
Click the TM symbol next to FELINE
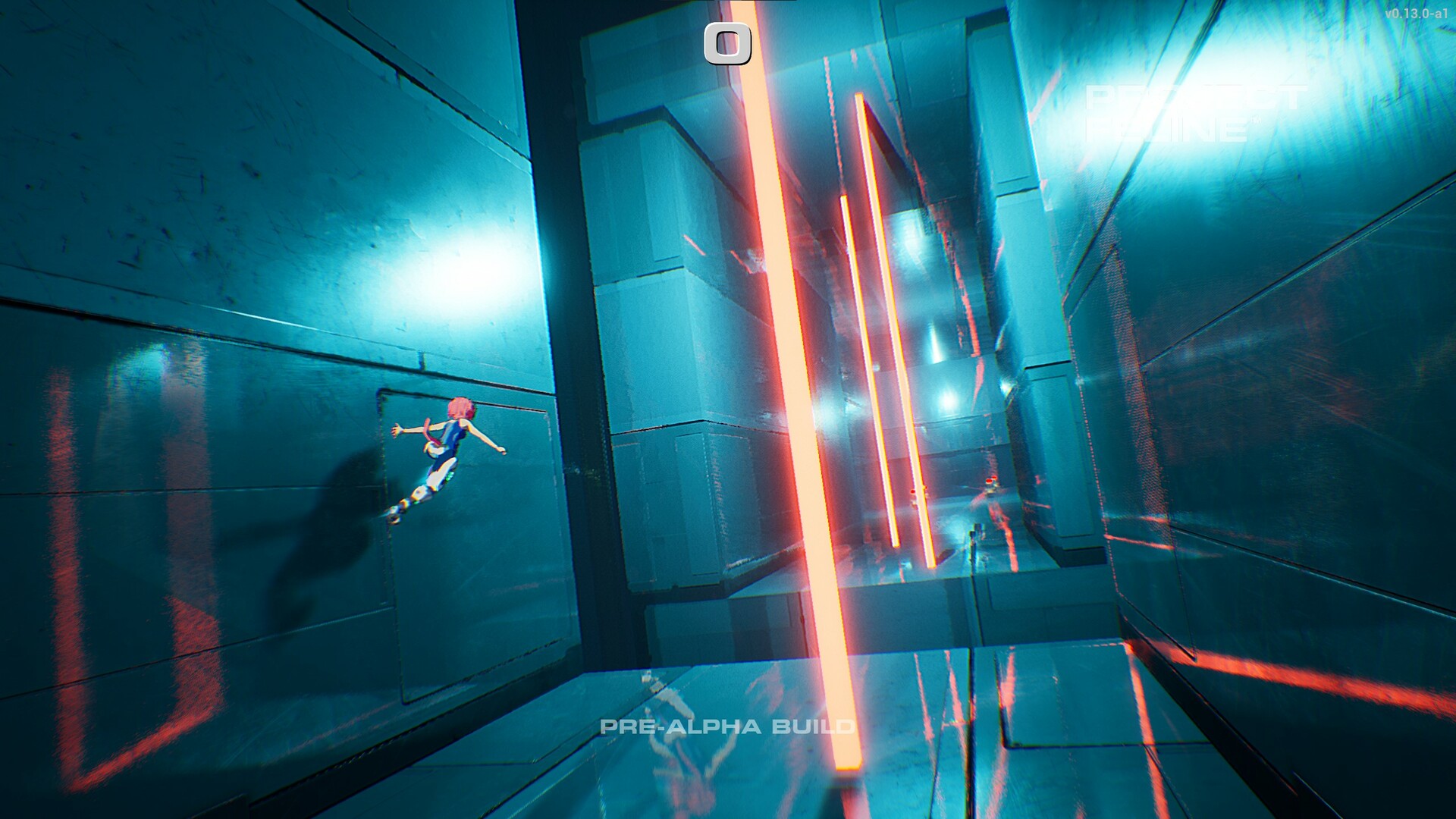pyautogui.click(x=1256, y=120)
